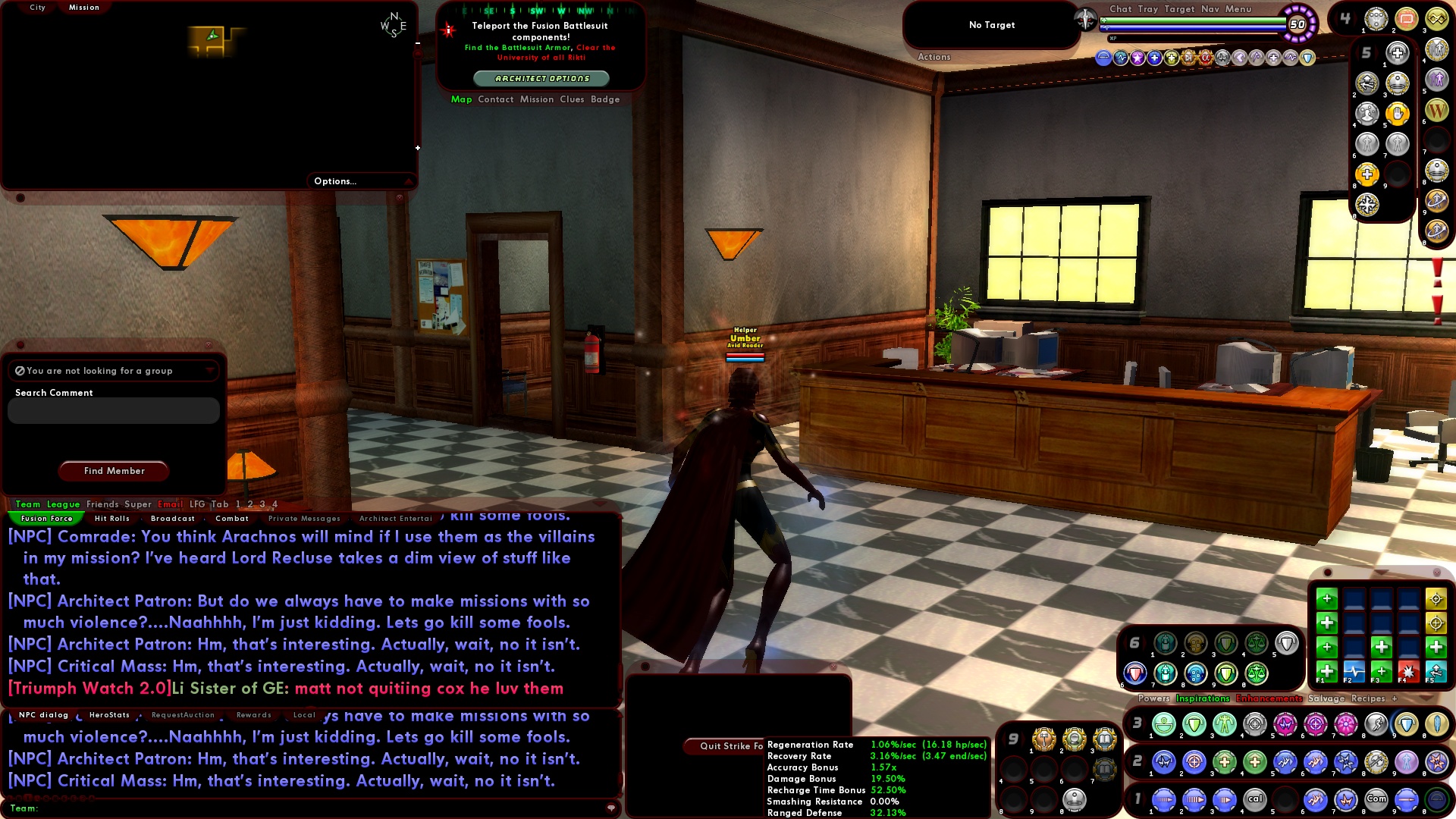Switch to the Broadcast chat tab
Viewport: 1456px width, 819px height.
pos(173,518)
